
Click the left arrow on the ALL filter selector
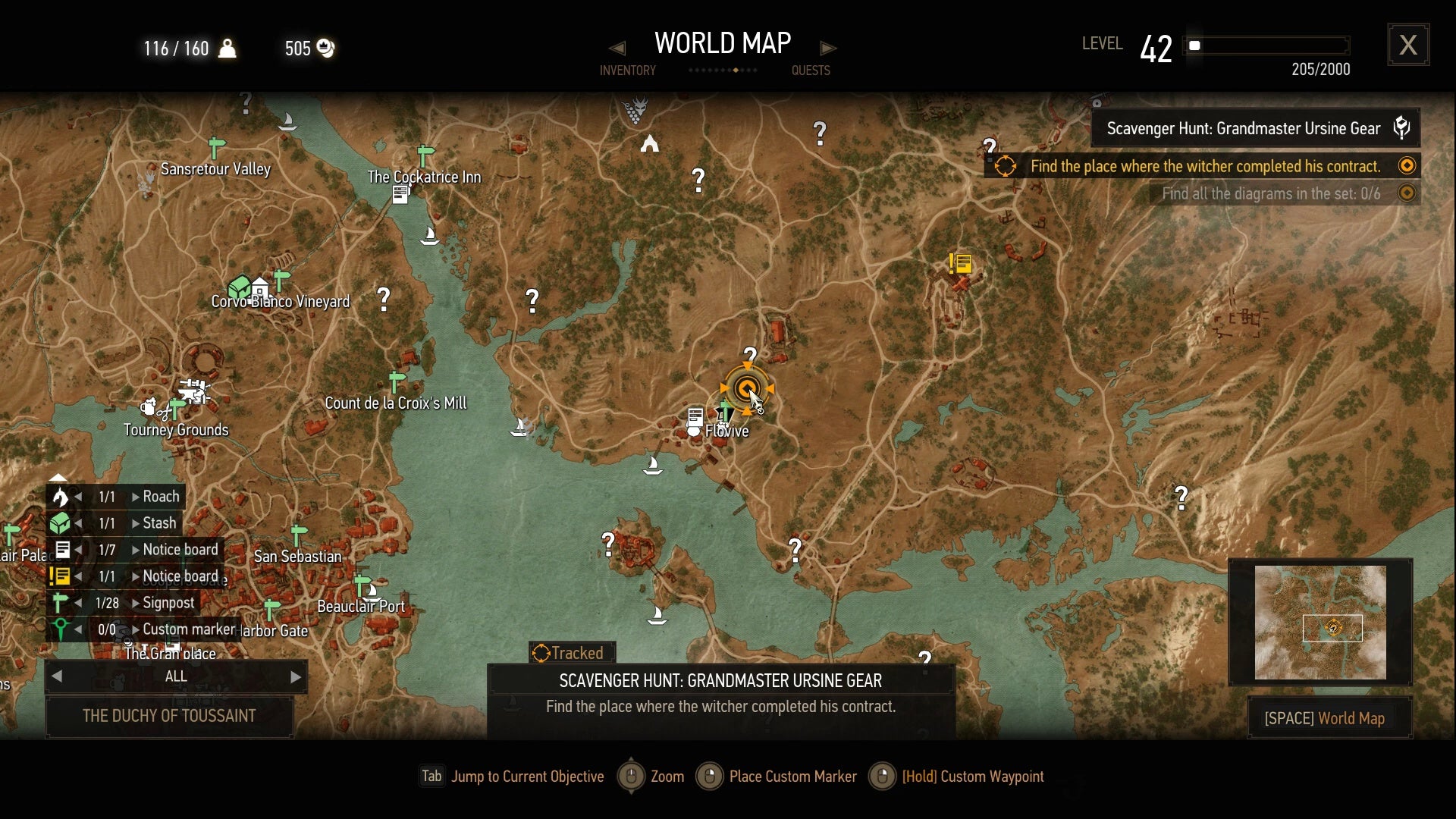pyautogui.click(x=58, y=676)
